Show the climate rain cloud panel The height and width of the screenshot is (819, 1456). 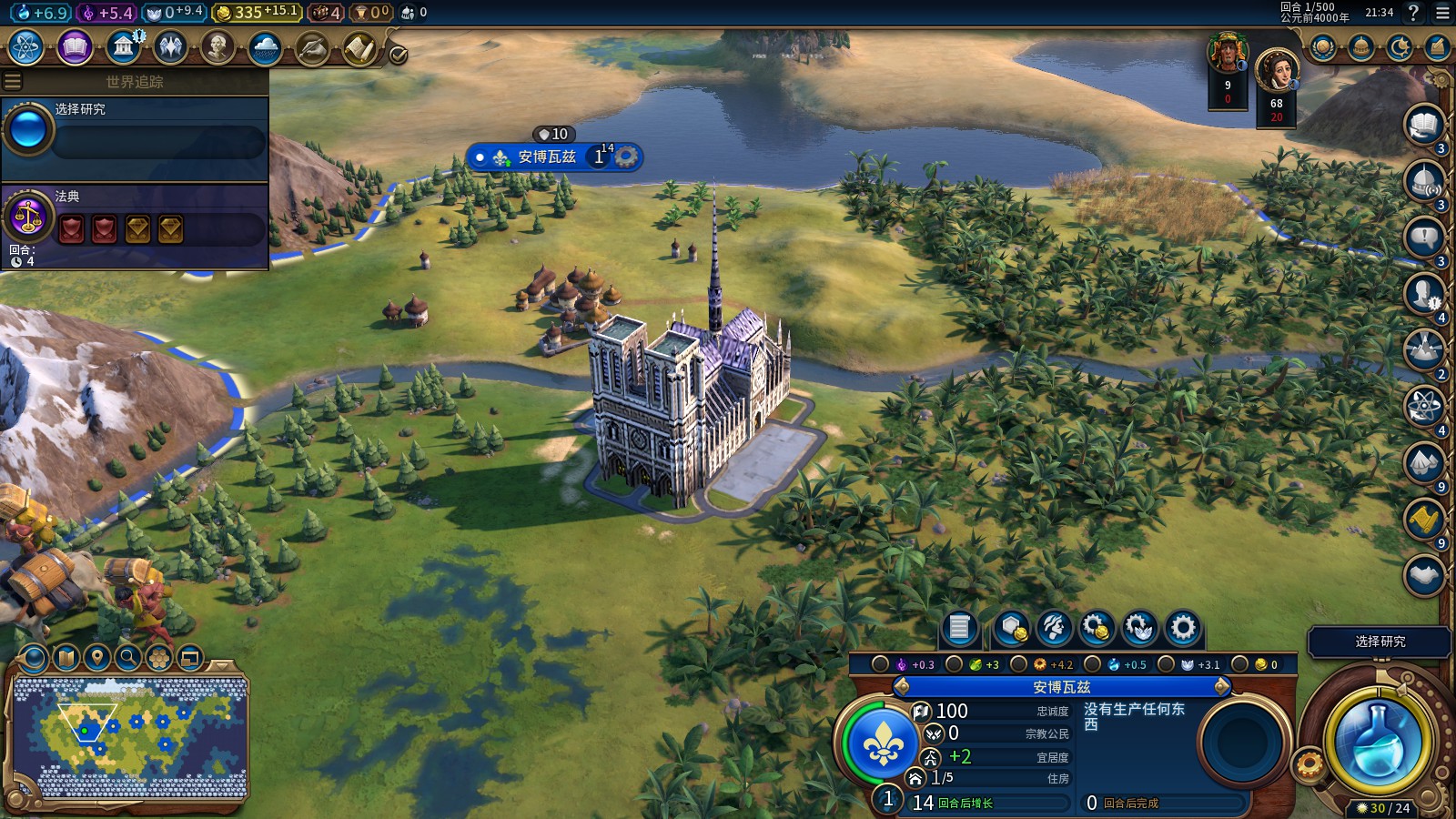point(265,47)
